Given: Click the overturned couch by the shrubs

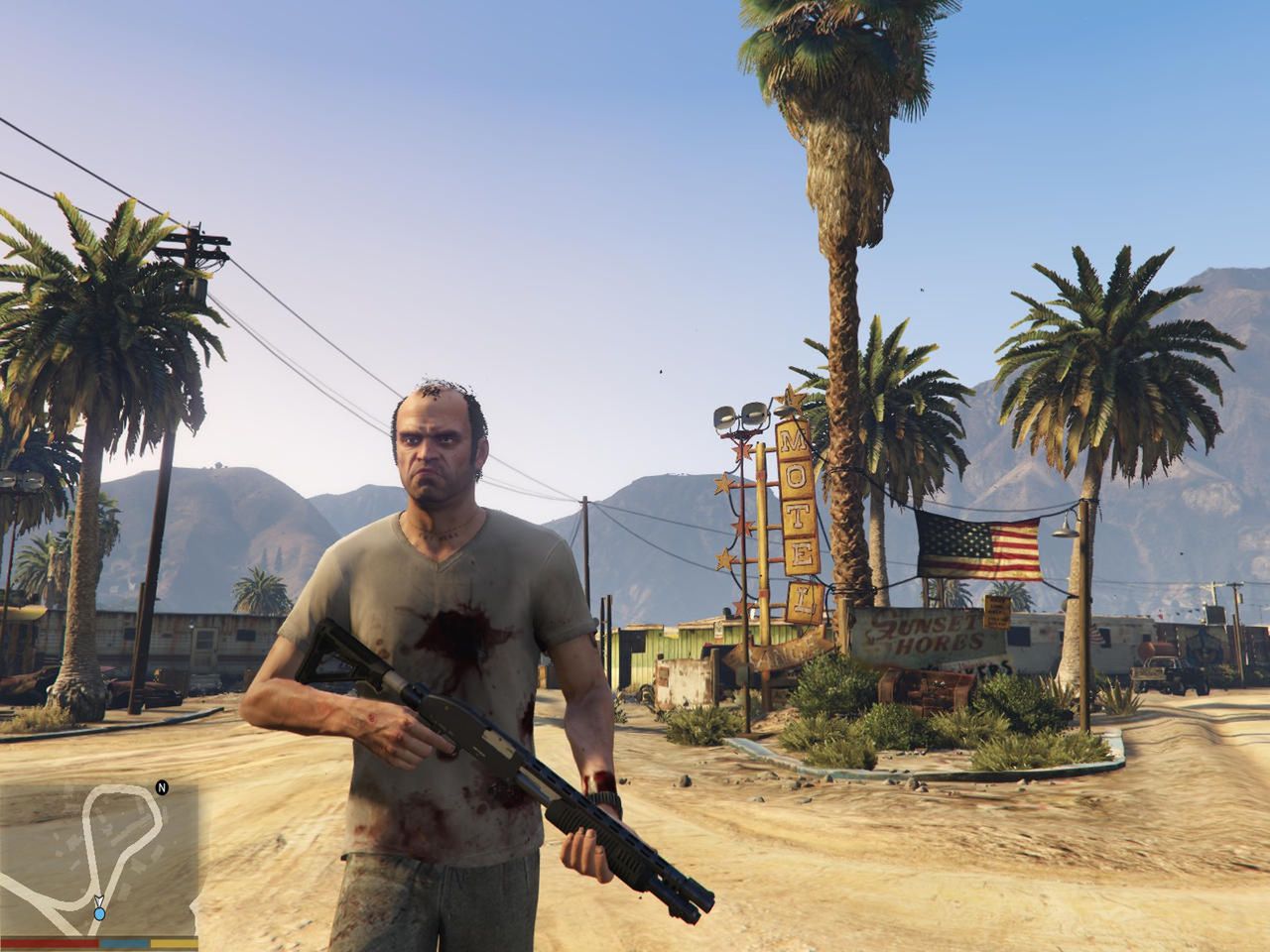Looking at the screenshot, I should click(x=924, y=686).
